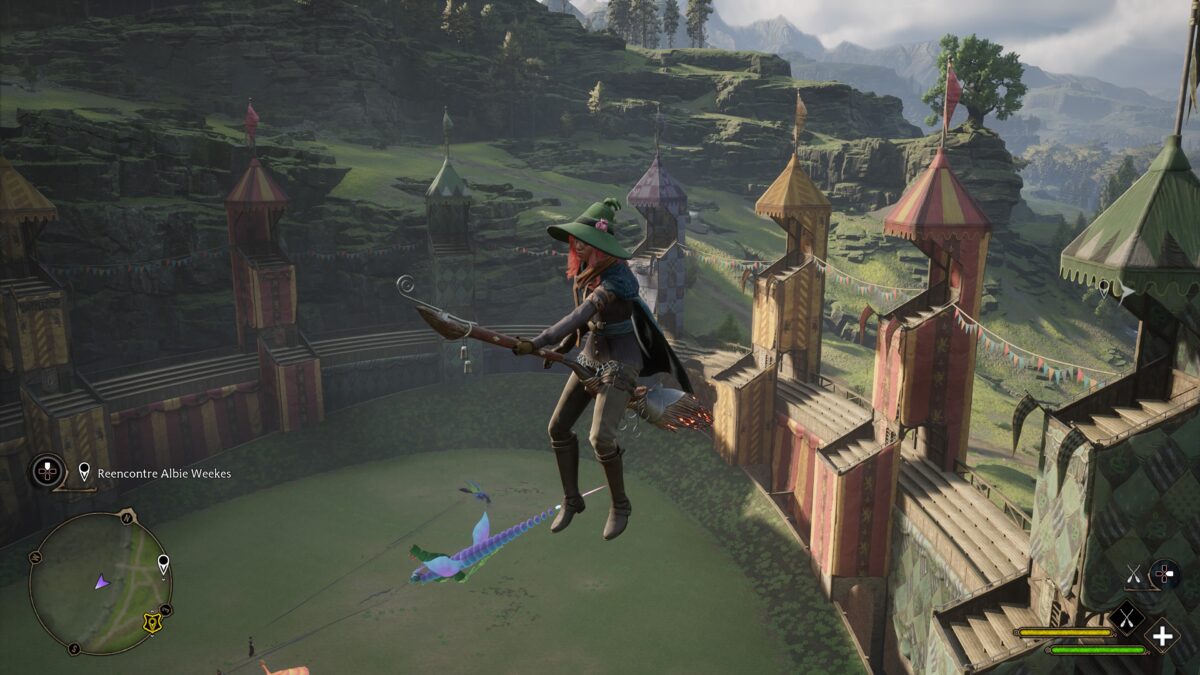
Task: Select the yellow shield marker on the minimap
Action: click(153, 623)
